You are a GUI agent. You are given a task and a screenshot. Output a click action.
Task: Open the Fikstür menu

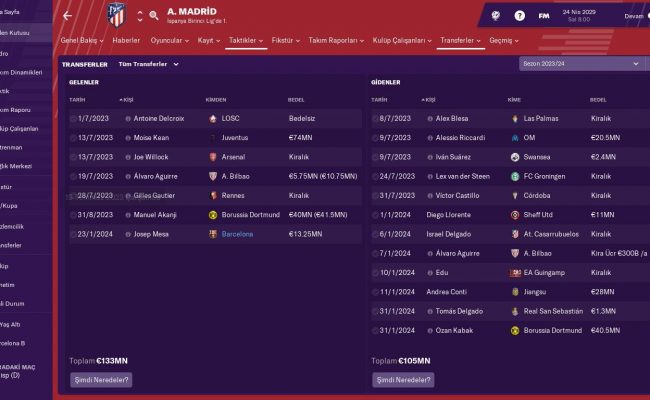(290, 42)
